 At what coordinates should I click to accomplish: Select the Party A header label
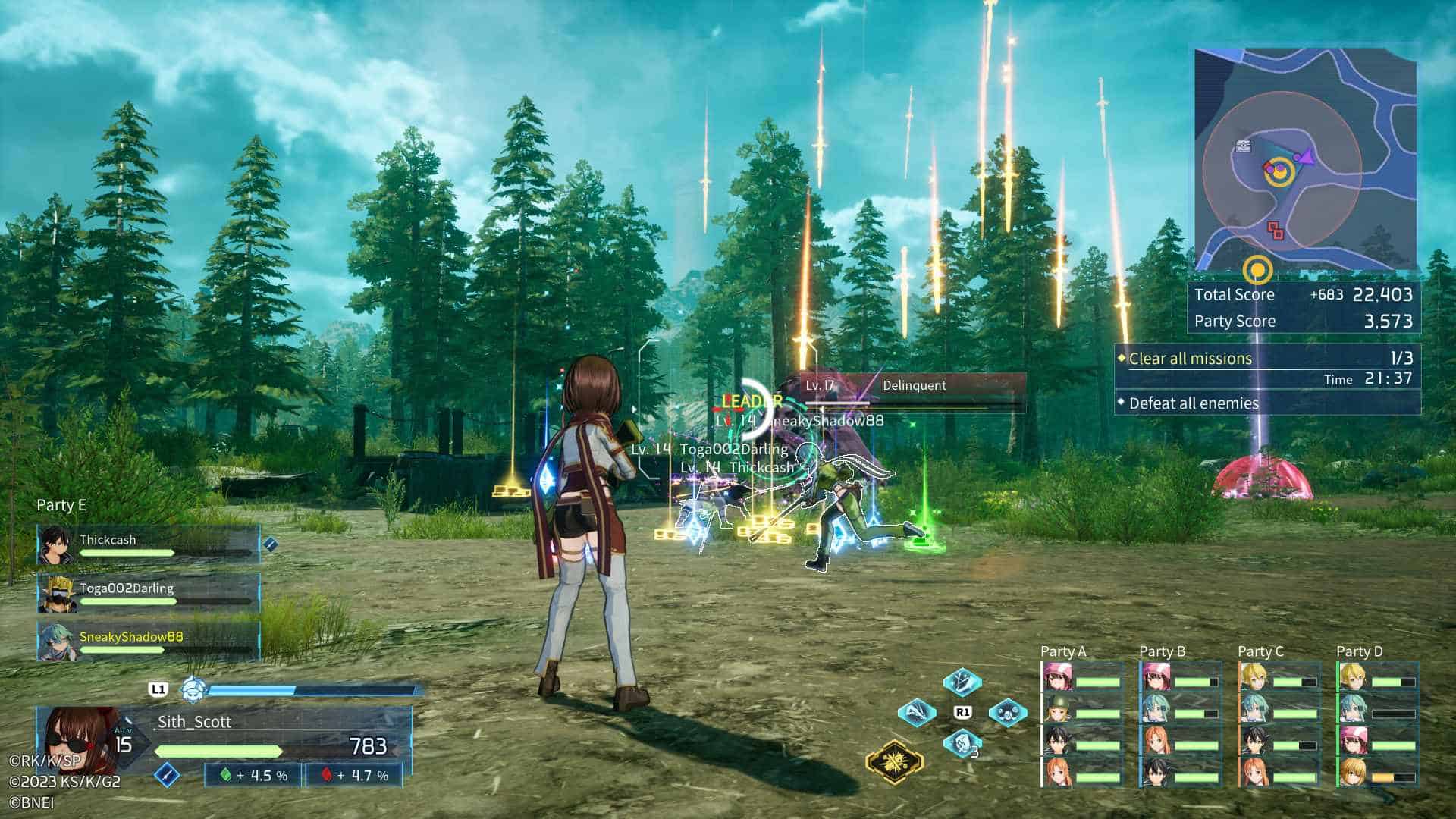(1063, 651)
